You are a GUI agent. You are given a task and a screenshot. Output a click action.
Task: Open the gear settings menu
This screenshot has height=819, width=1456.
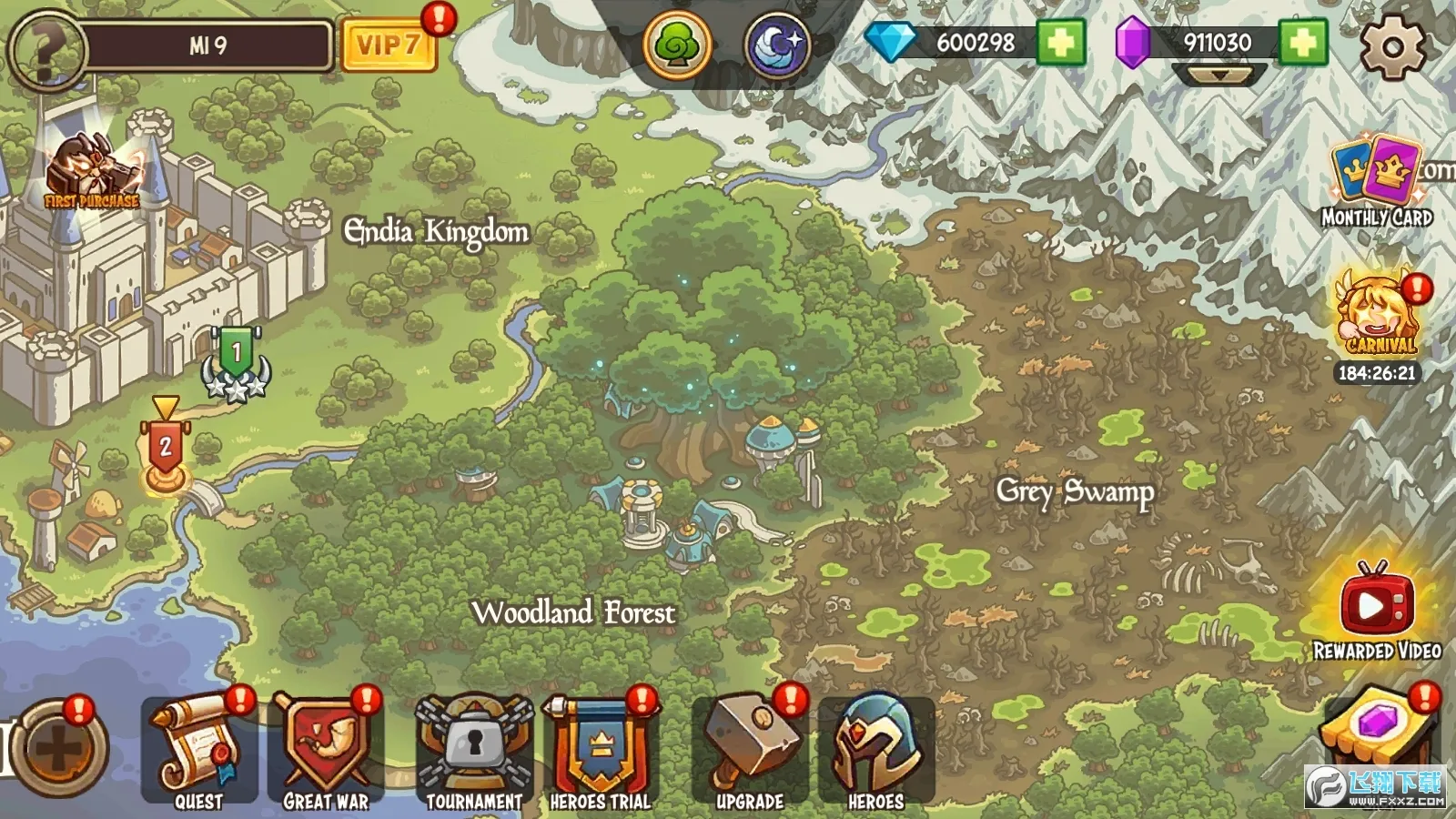point(1392,45)
